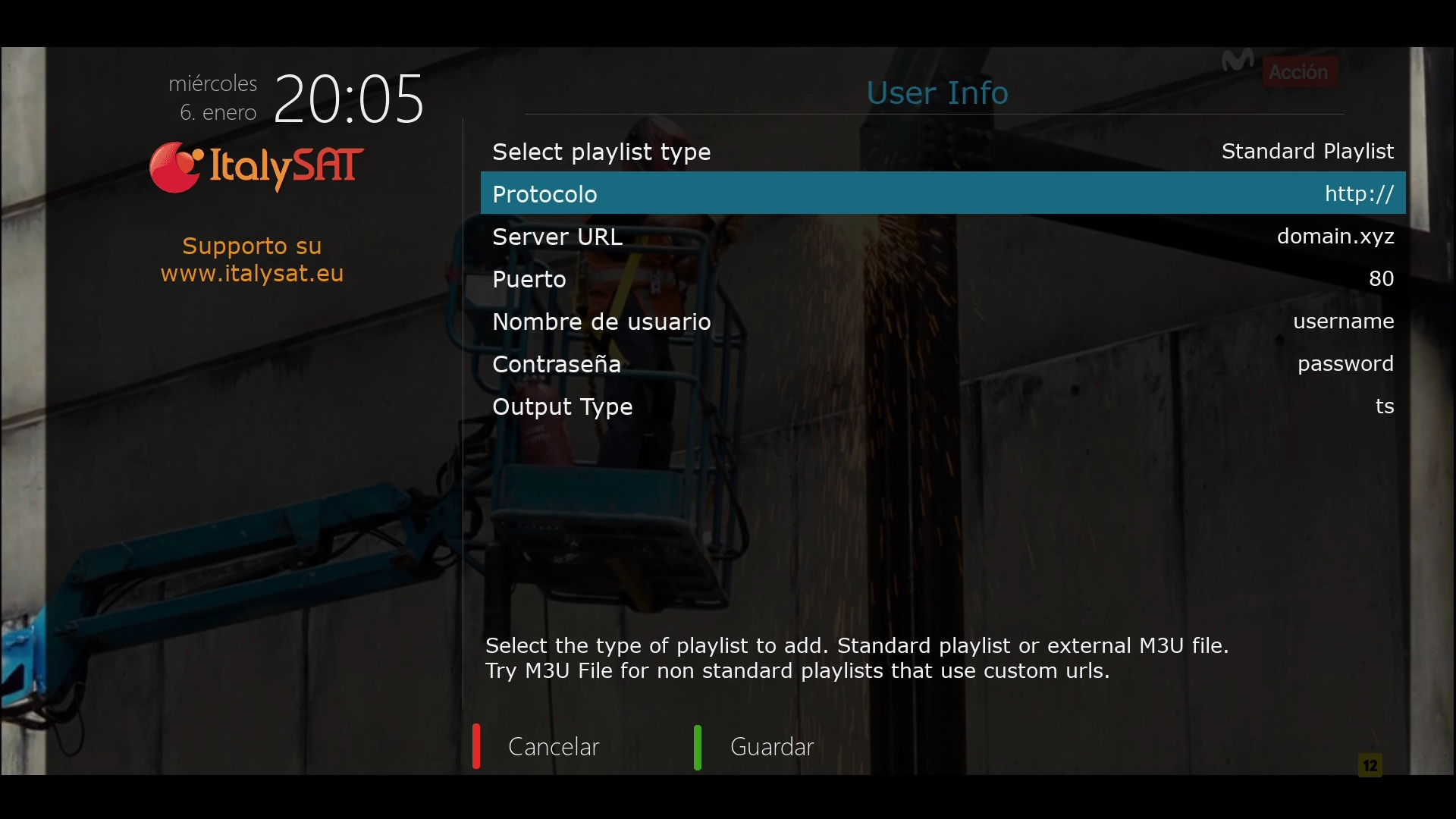Image resolution: width=1456 pixels, height=819 pixels.
Task: Select the Puerto port row
Action: [x=943, y=279]
